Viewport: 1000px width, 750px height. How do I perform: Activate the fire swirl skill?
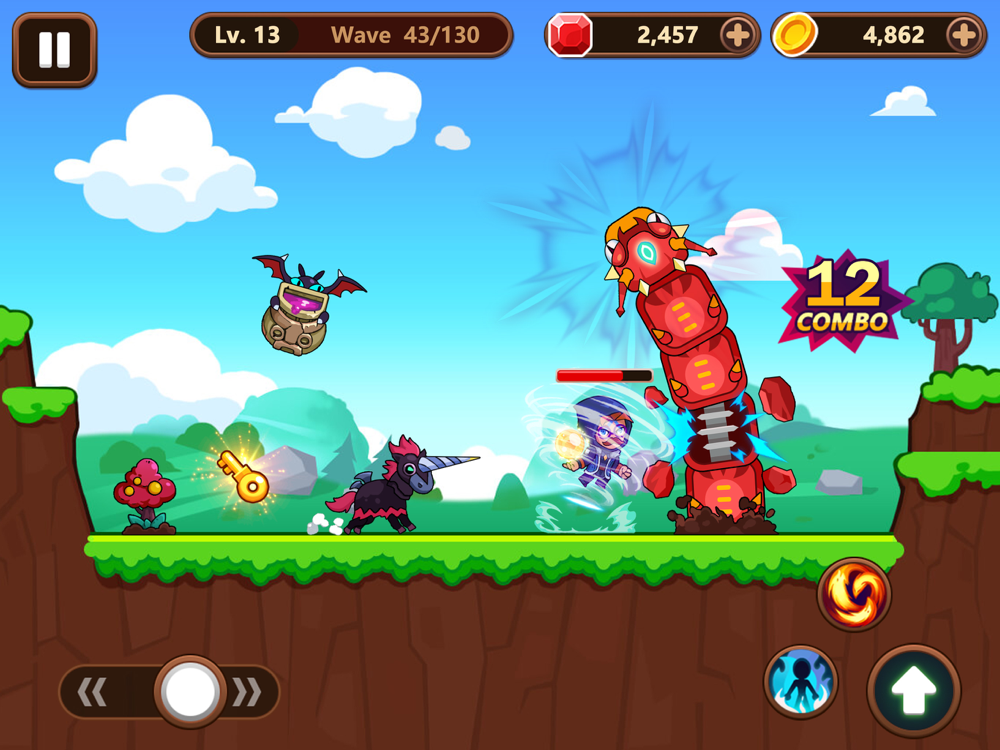point(854,594)
